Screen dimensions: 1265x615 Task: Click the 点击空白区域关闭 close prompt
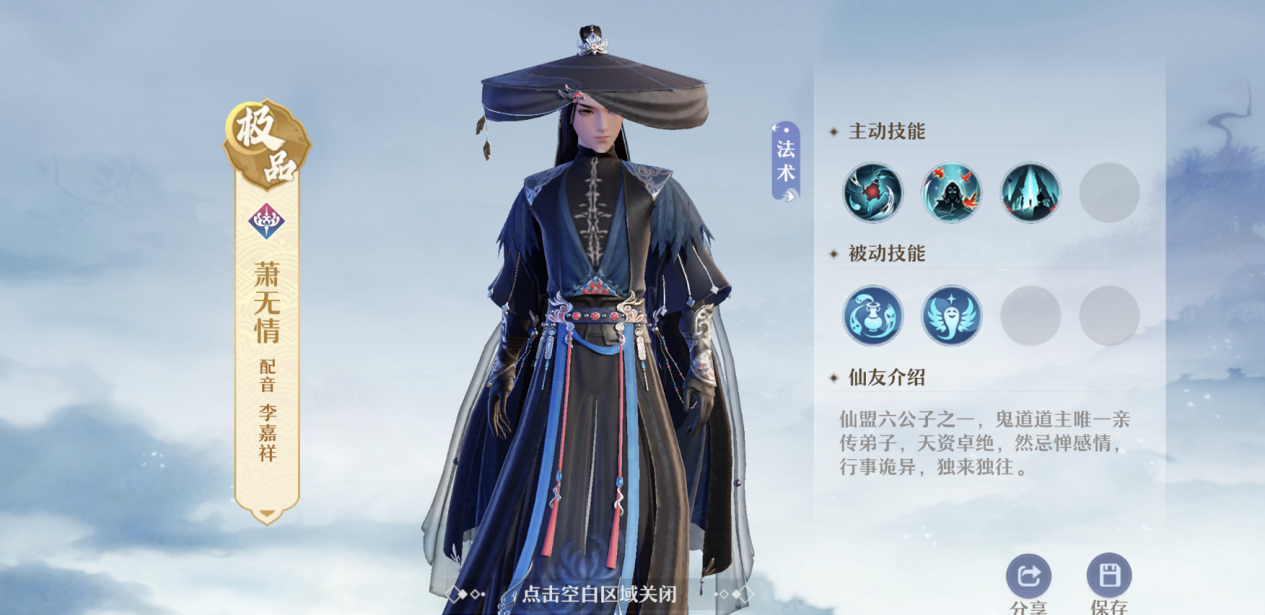(599, 594)
